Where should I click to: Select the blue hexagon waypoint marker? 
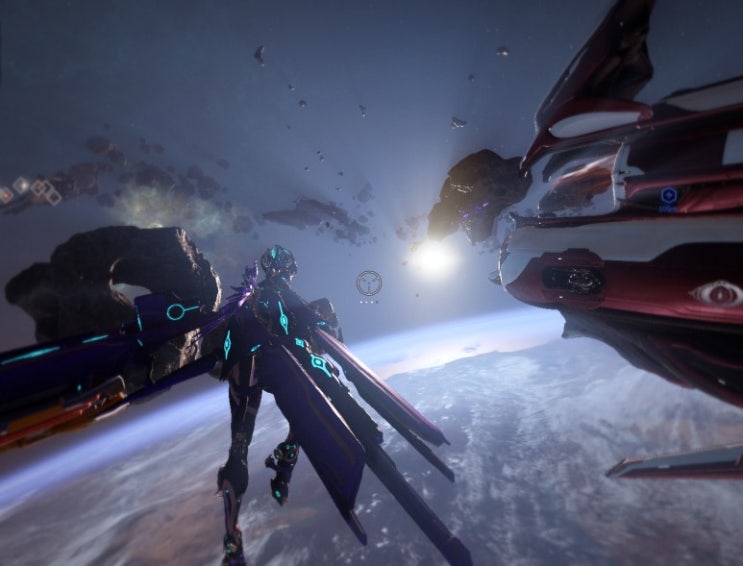668,195
